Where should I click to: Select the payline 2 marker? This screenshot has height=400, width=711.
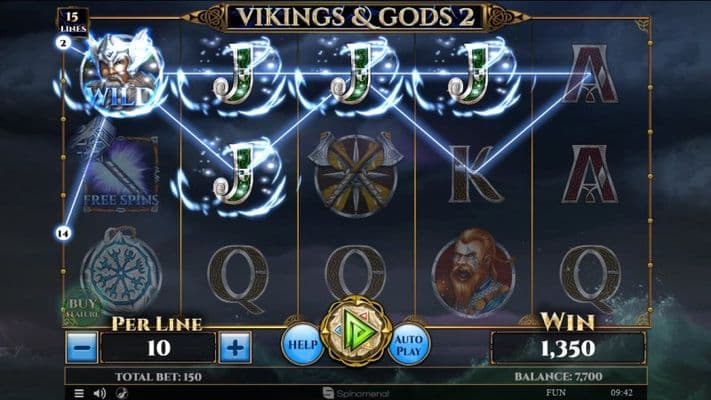pyautogui.click(x=63, y=43)
